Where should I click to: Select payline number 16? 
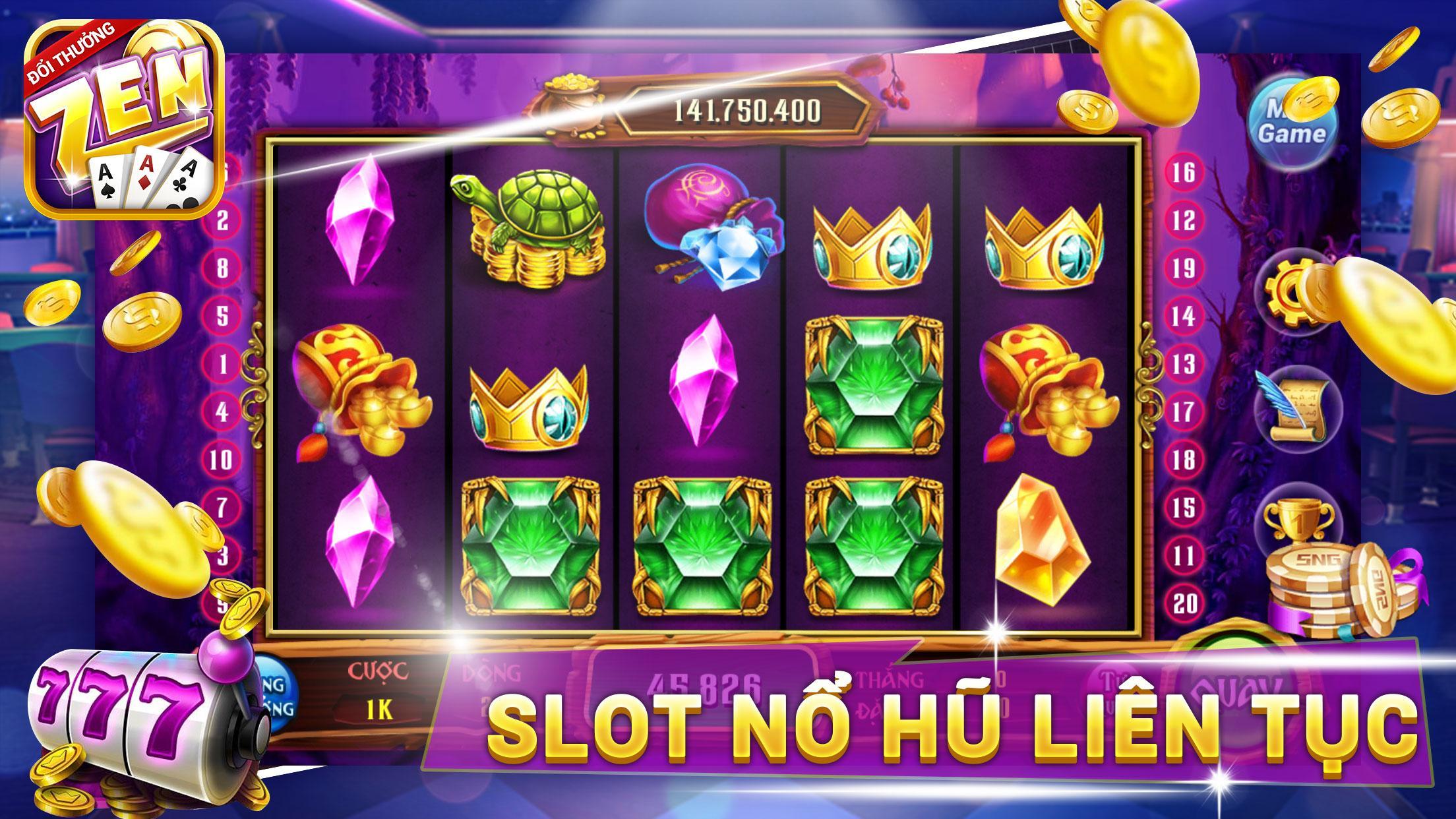tap(1184, 173)
